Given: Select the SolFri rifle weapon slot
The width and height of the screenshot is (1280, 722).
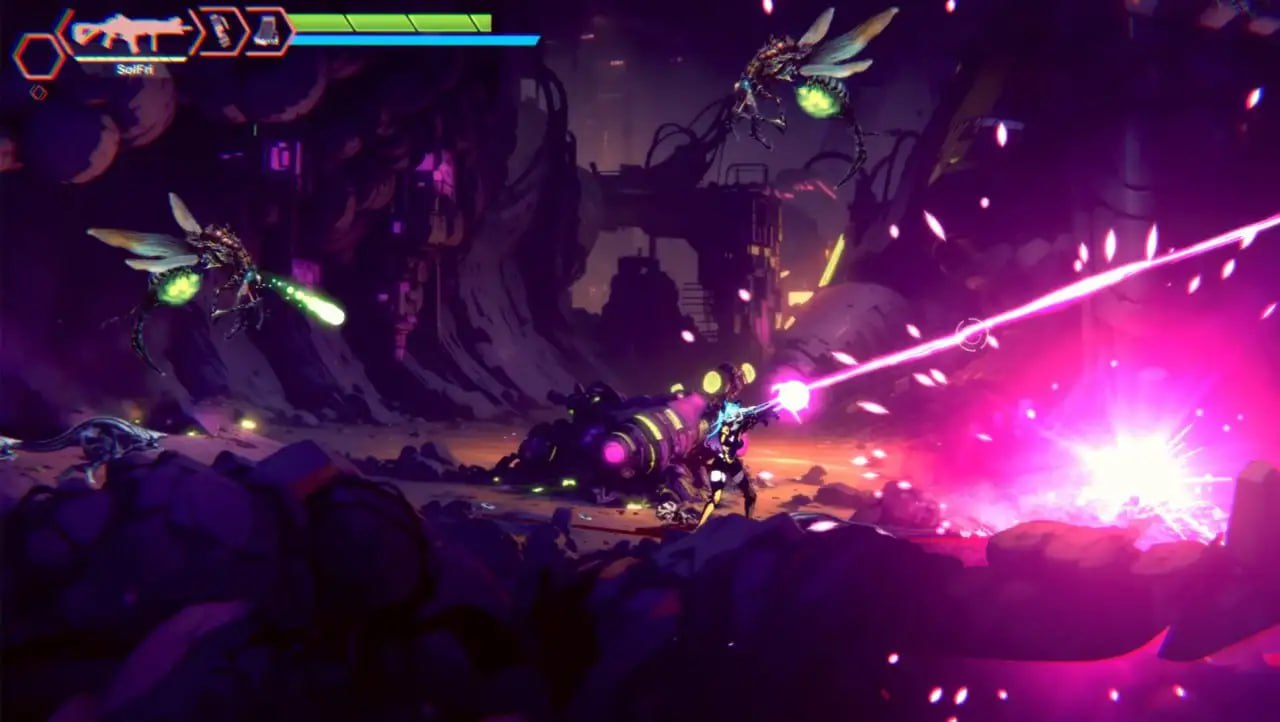Looking at the screenshot, I should (128, 33).
